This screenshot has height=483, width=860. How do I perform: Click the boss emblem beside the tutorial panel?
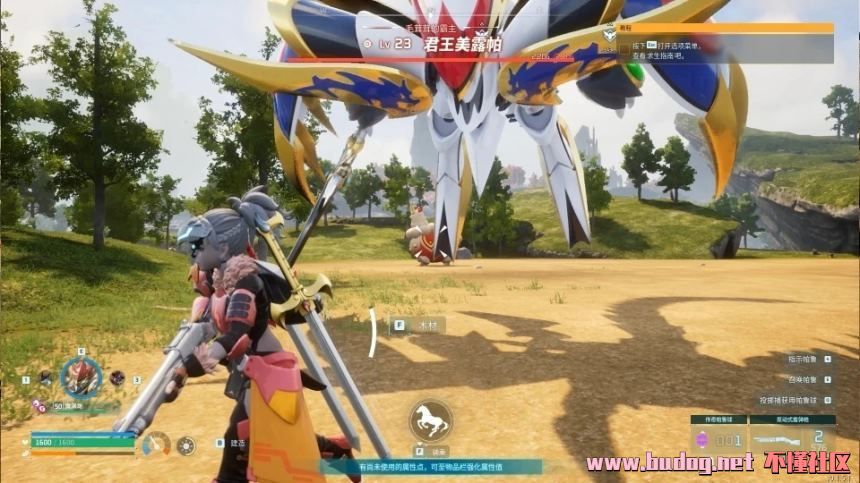point(609,35)
